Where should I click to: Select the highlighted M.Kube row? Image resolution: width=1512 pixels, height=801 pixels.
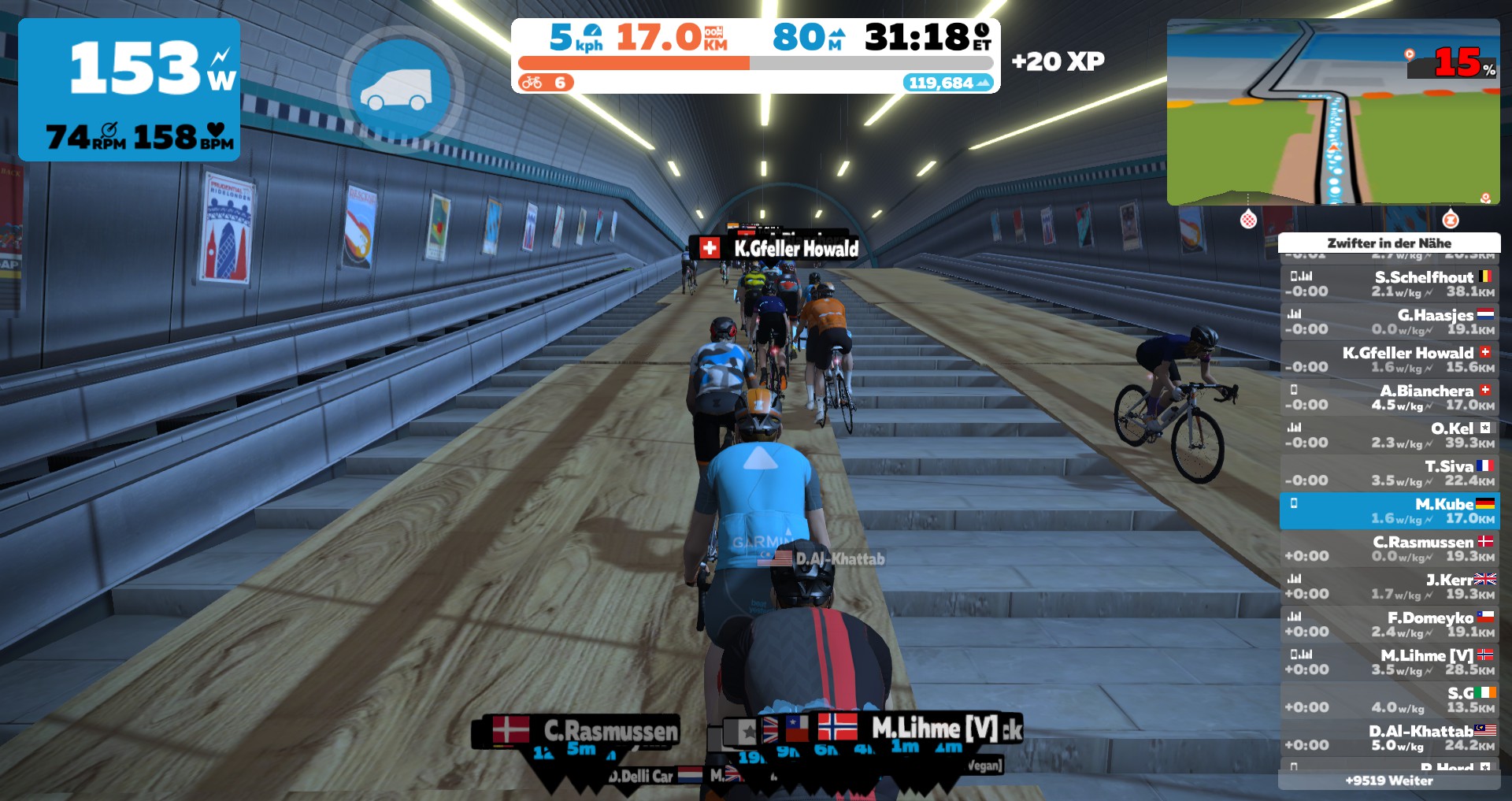pyautogui.click(x=1389, y=510)
